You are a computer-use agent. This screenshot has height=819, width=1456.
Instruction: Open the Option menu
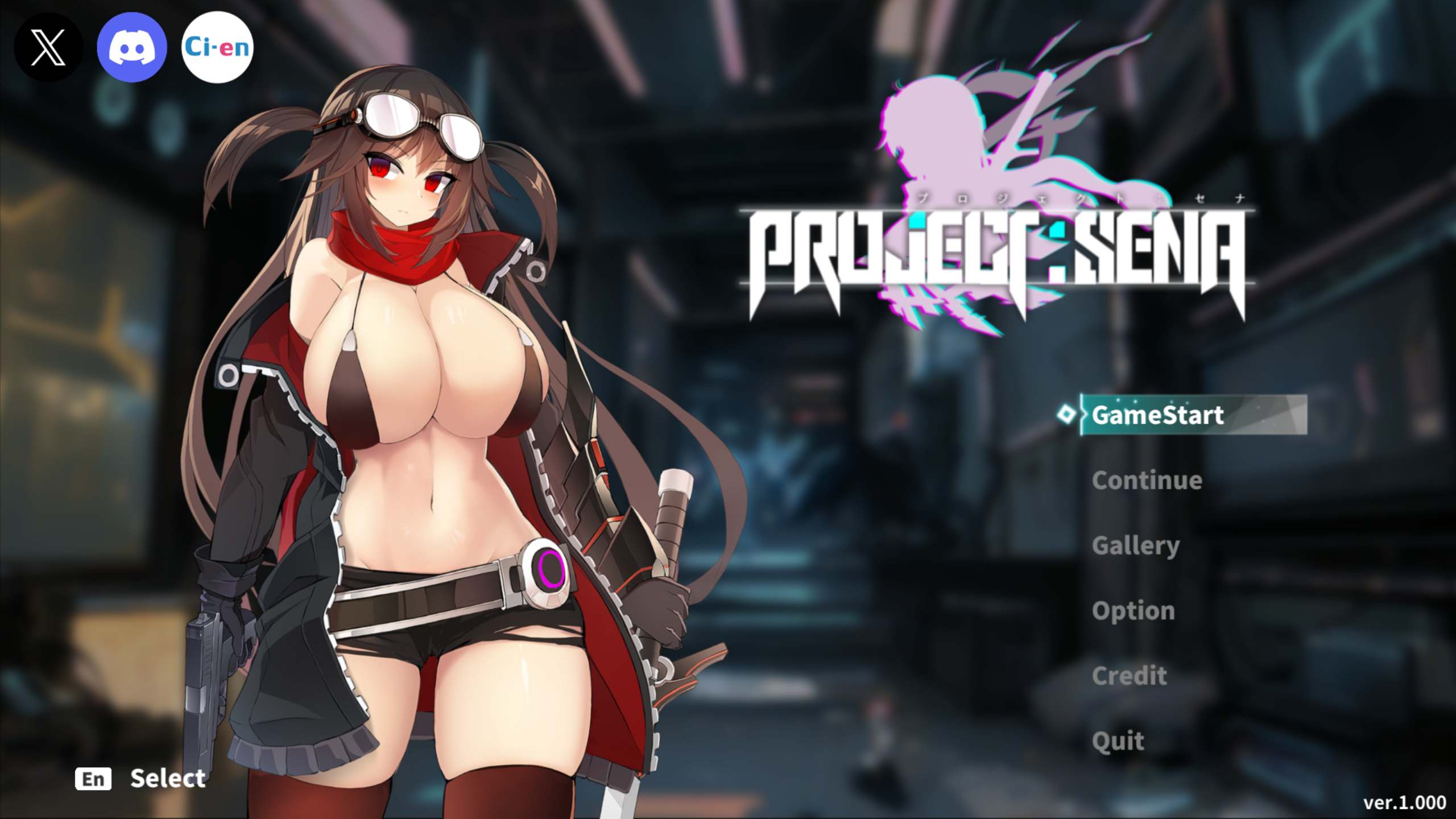[x=1133, y=610]
